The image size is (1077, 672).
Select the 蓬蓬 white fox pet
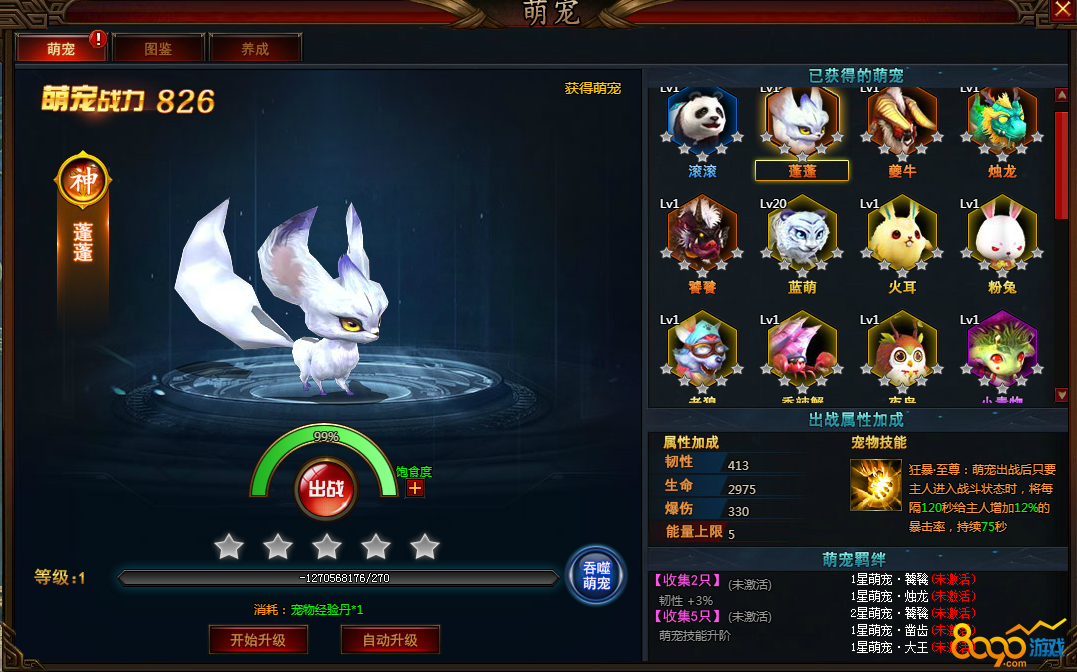point(802,121)
